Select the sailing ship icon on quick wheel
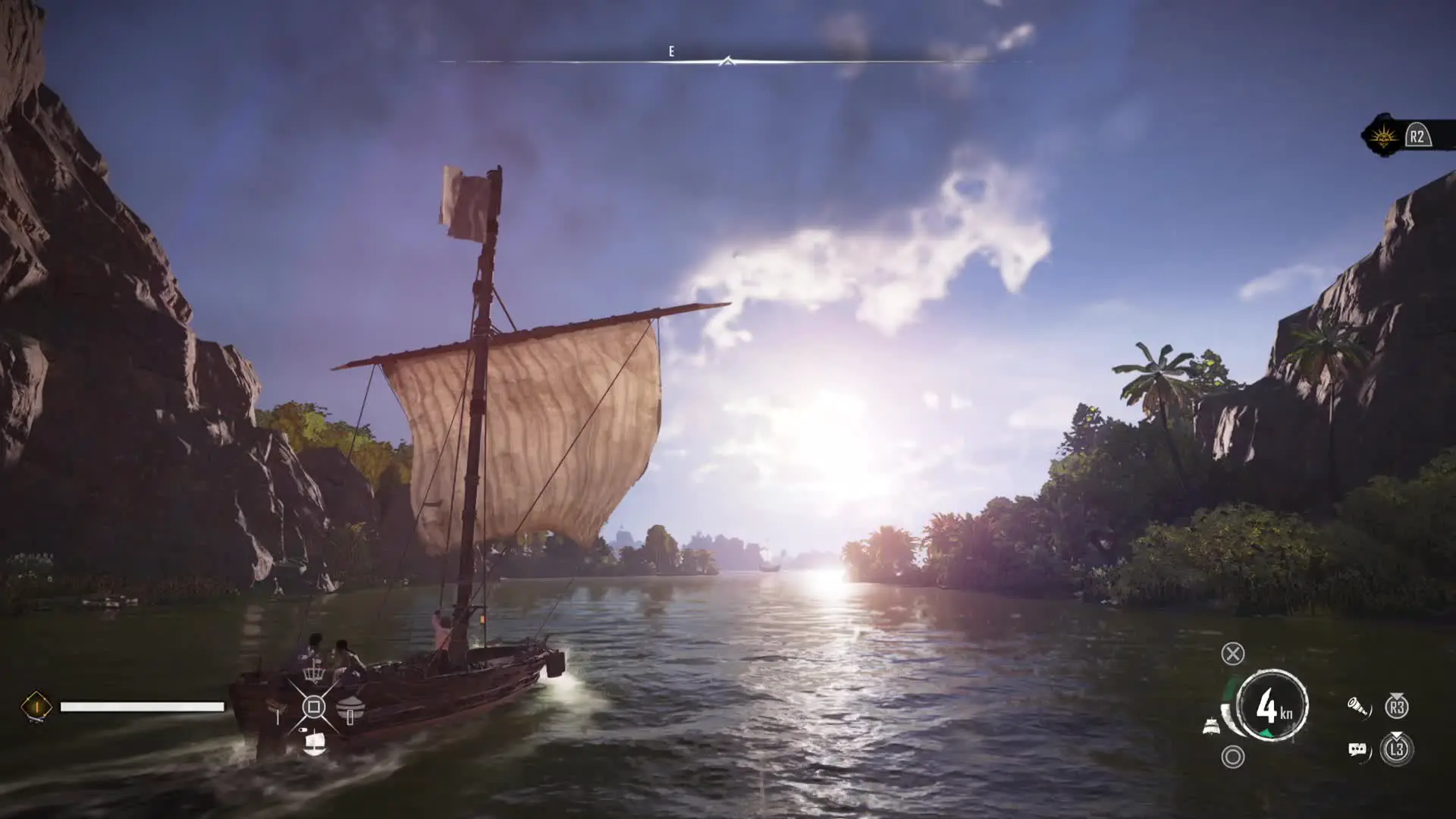1456x819 pixels. (x=313, y=741)
